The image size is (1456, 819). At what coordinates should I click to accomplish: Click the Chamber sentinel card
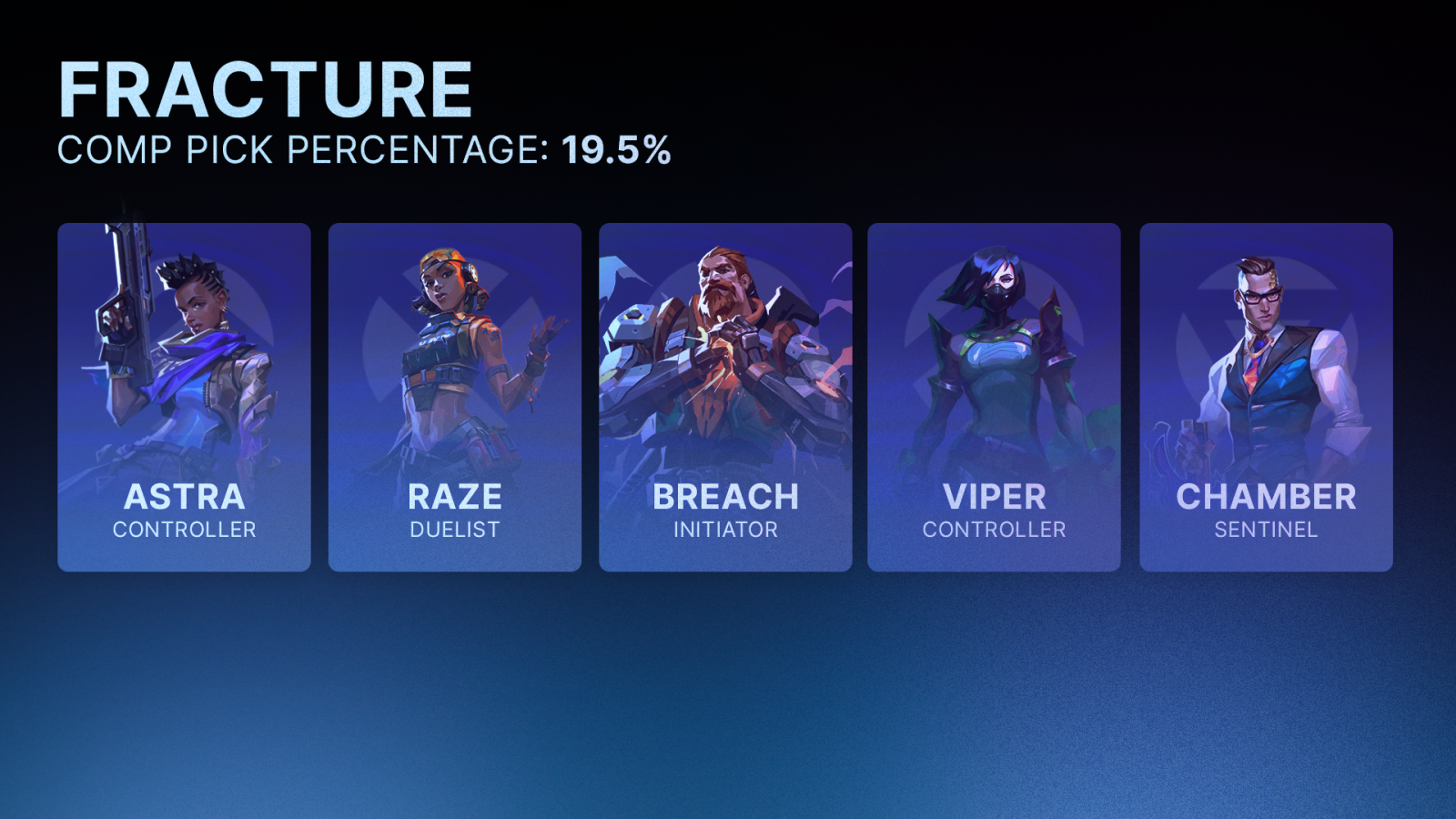coord(1266,398)
